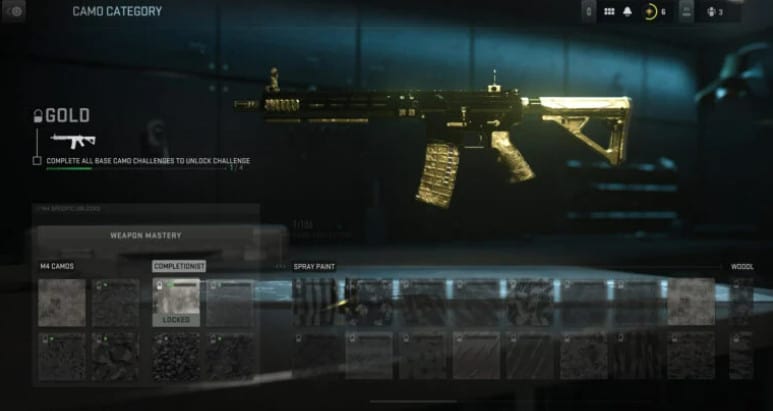Open the M4 Camos category
Screen dimensions: 773x411
pyautogui.click(x=57, y=267)
